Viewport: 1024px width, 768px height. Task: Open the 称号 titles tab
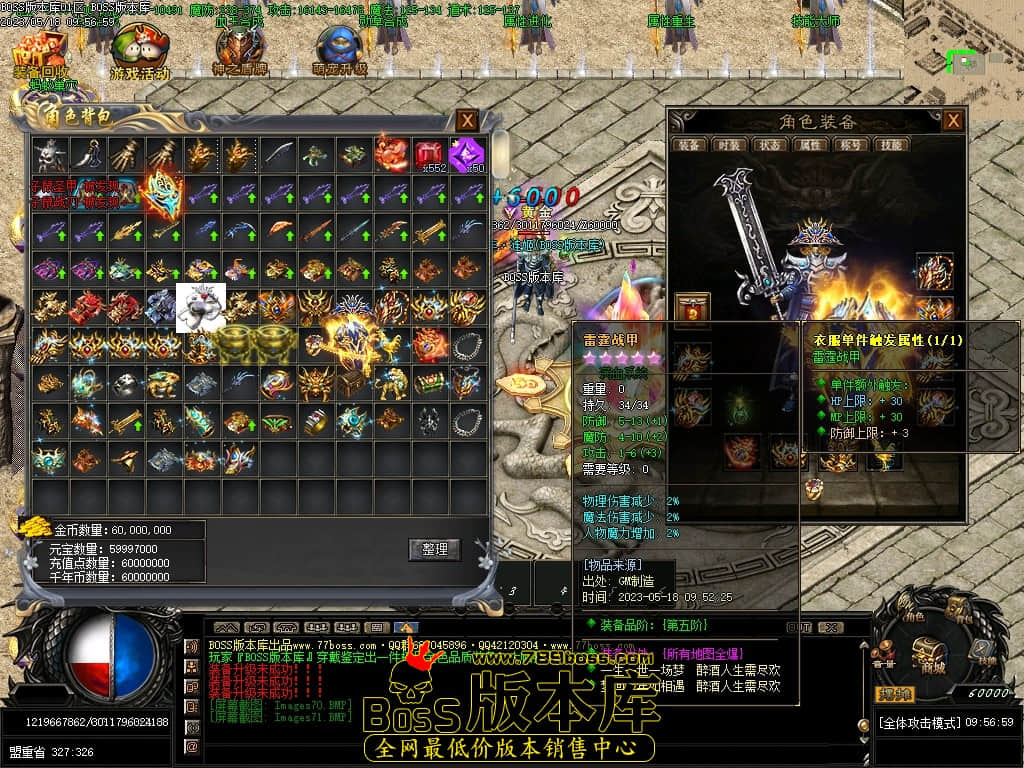pos(849,145)
